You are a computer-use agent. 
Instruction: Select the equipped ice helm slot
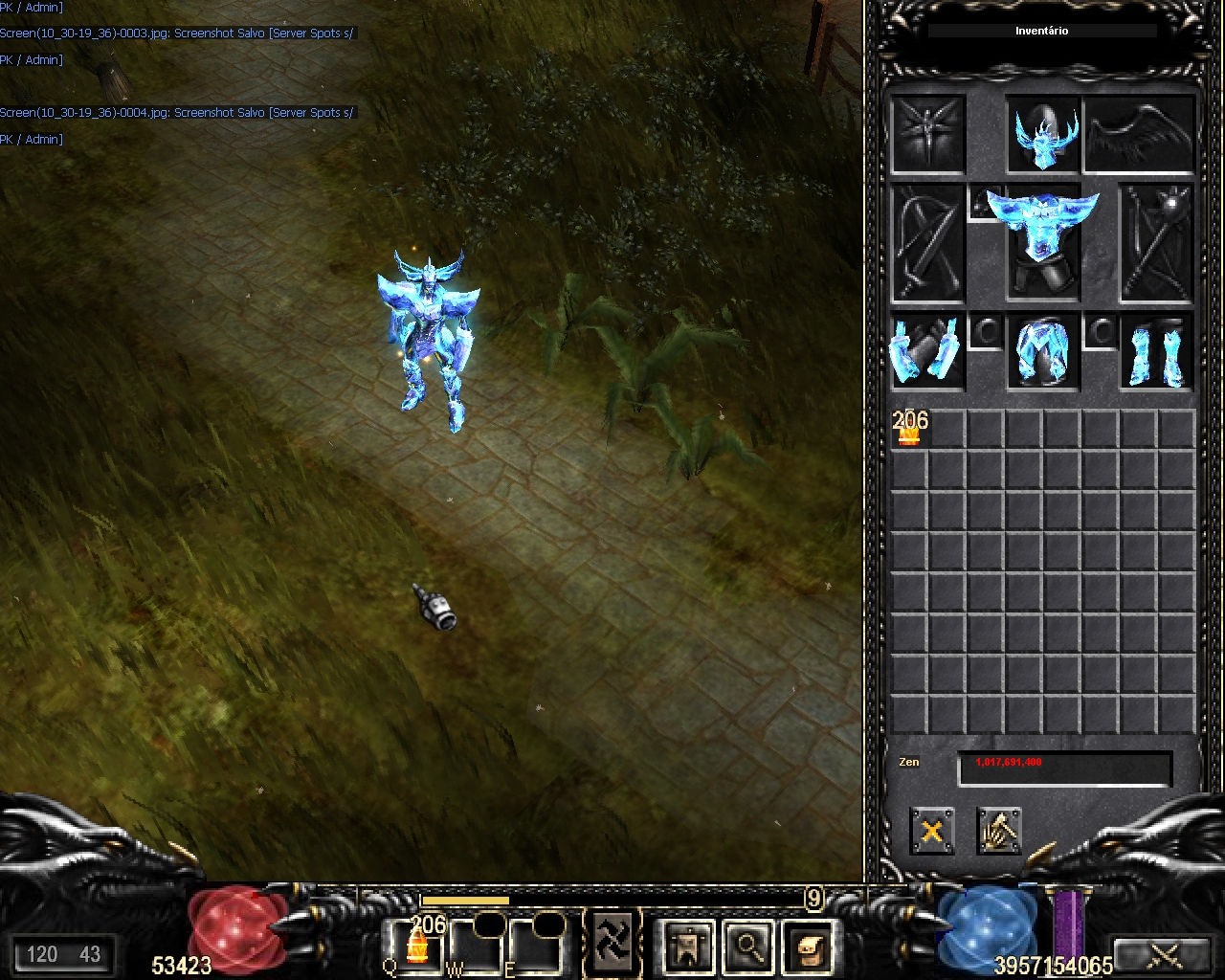click(x=1043, y=135)
